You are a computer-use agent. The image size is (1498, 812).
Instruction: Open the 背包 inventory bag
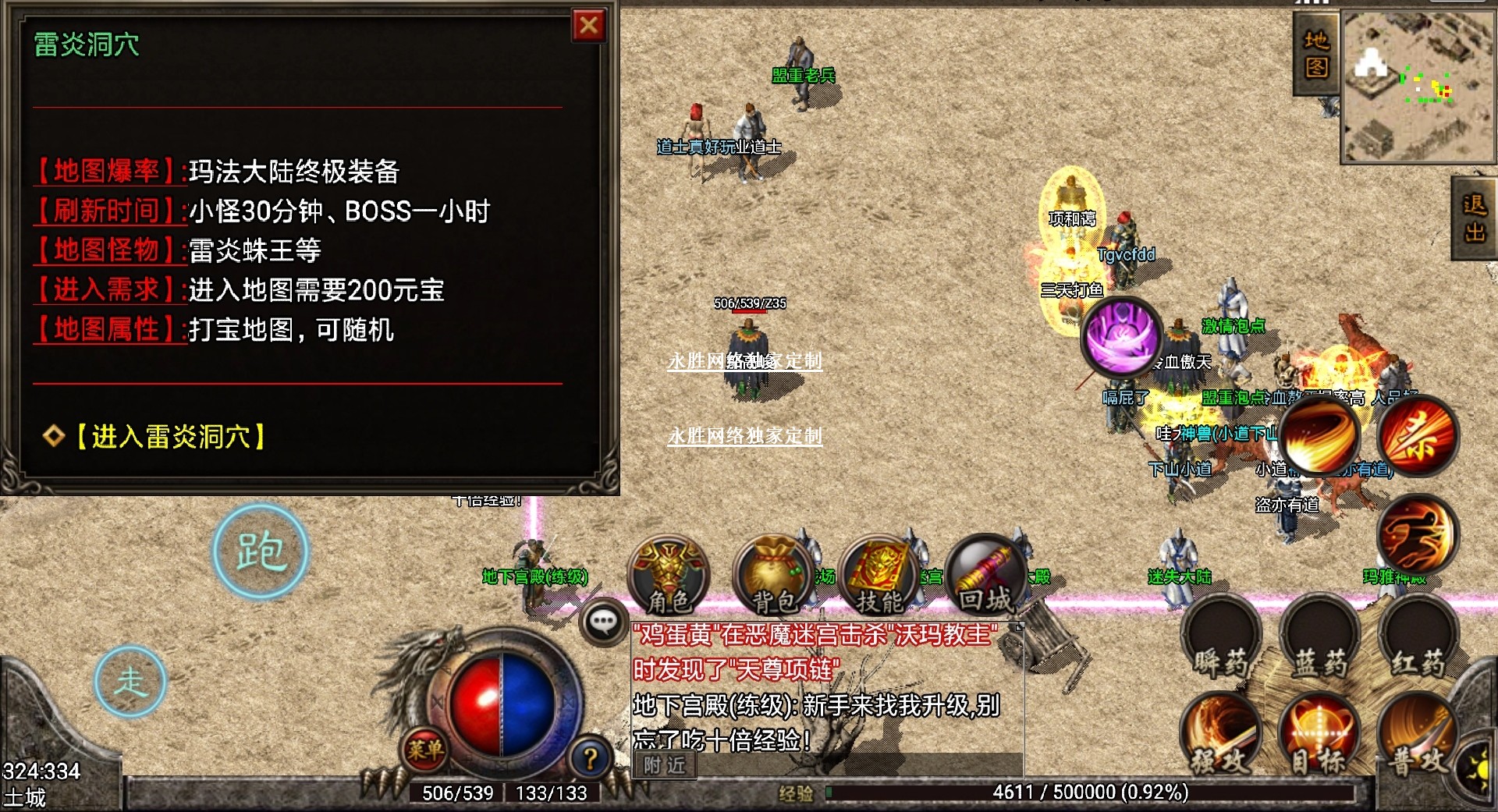[x=774, y=576]
